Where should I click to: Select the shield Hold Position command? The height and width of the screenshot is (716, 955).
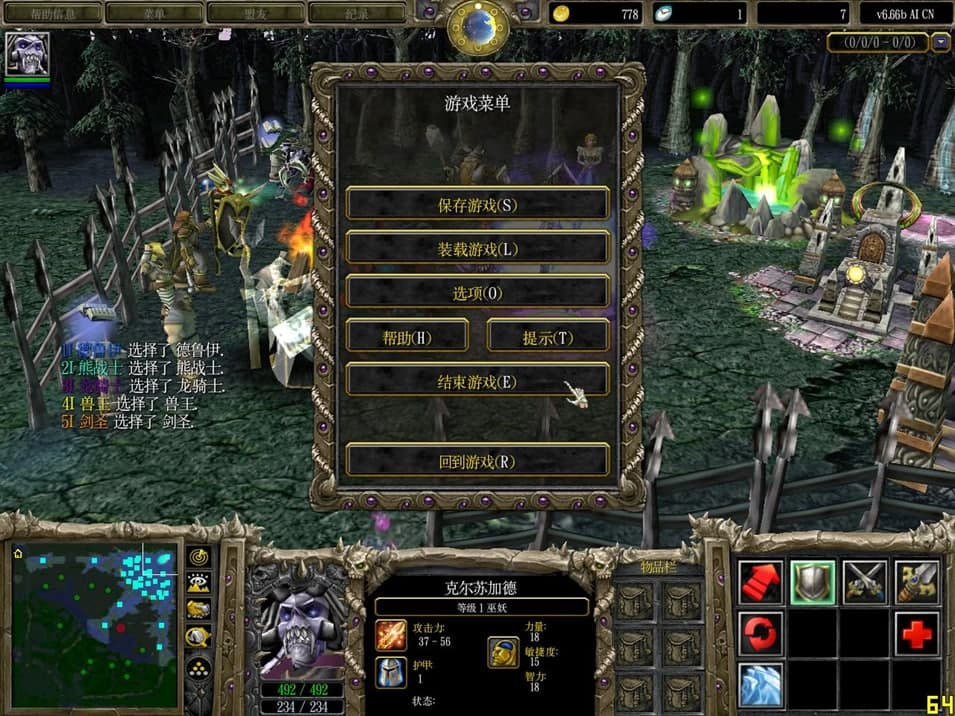tap(813, 582)
